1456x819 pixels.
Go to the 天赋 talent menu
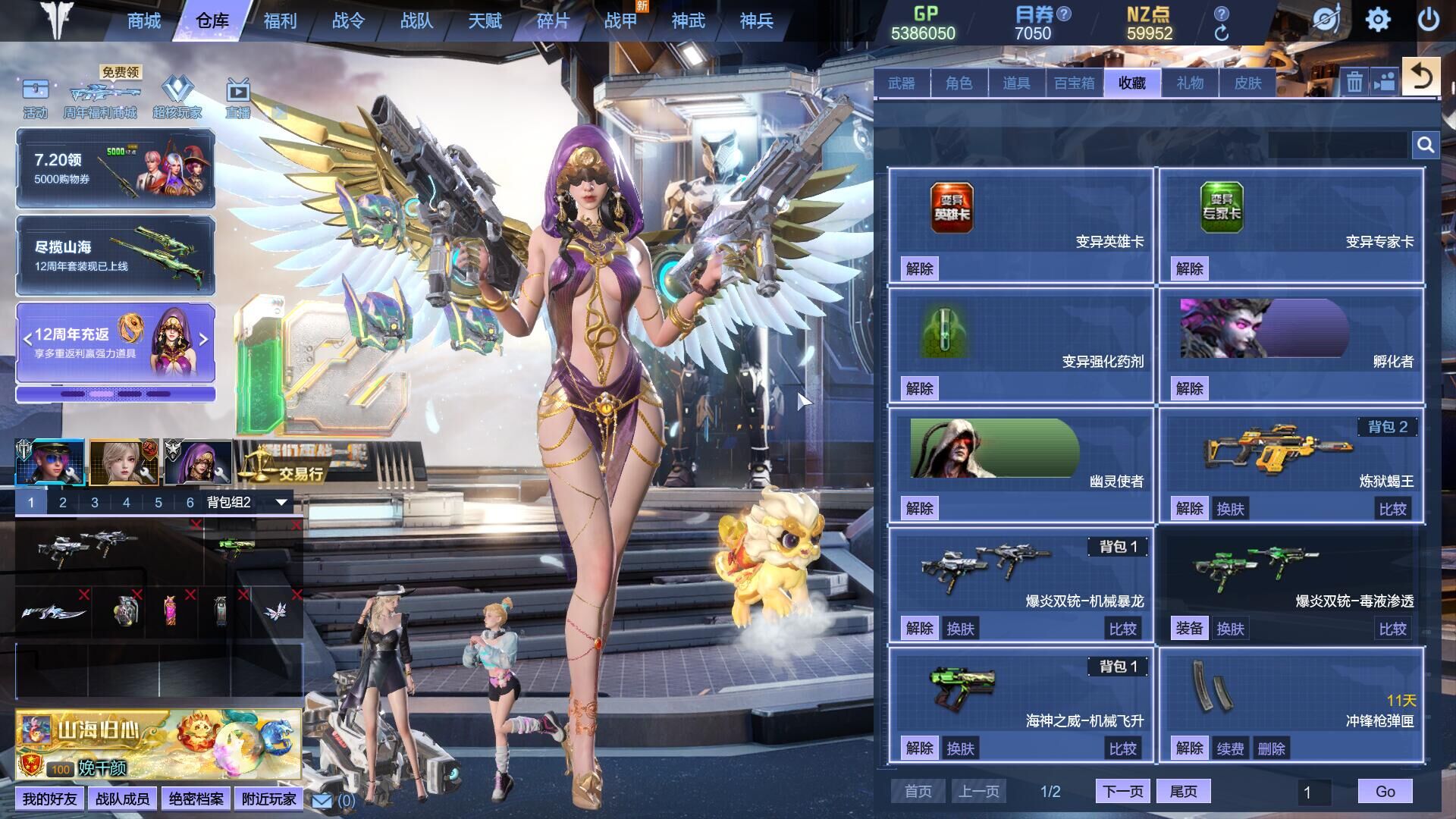coord(485,21)
